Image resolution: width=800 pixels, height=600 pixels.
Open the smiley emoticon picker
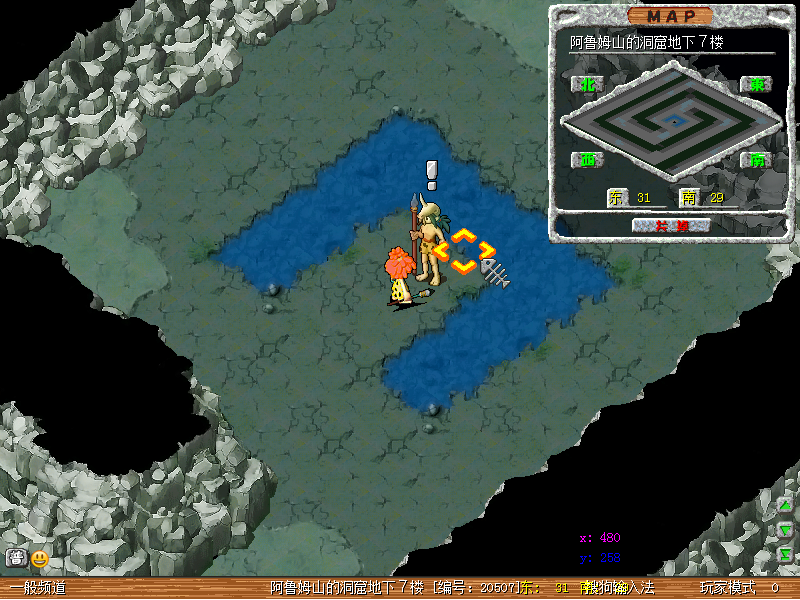40,558
